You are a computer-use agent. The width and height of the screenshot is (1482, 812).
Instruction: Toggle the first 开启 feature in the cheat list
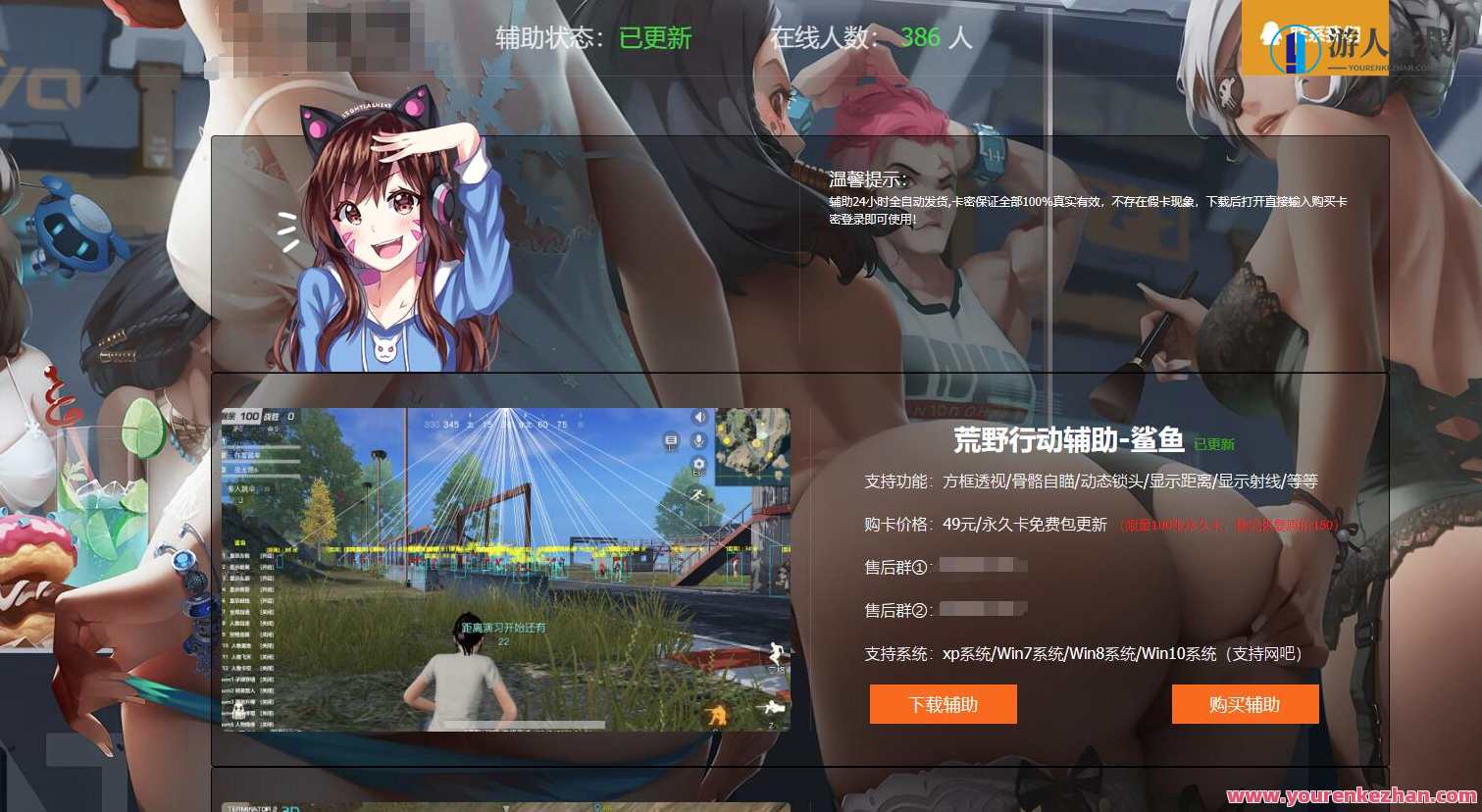[x=266, y=553]
